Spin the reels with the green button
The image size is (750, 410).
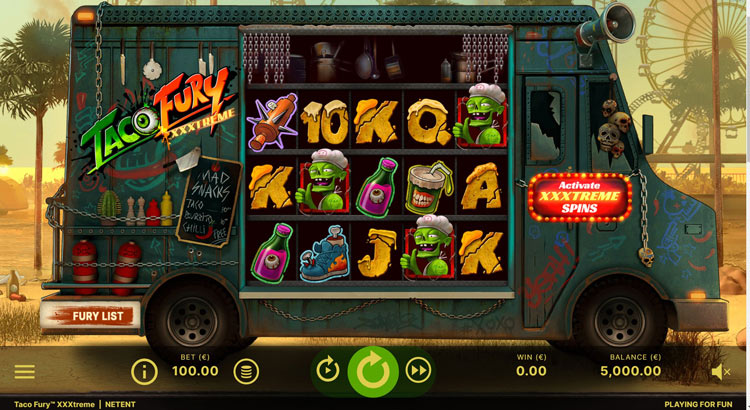click(373, 371)
